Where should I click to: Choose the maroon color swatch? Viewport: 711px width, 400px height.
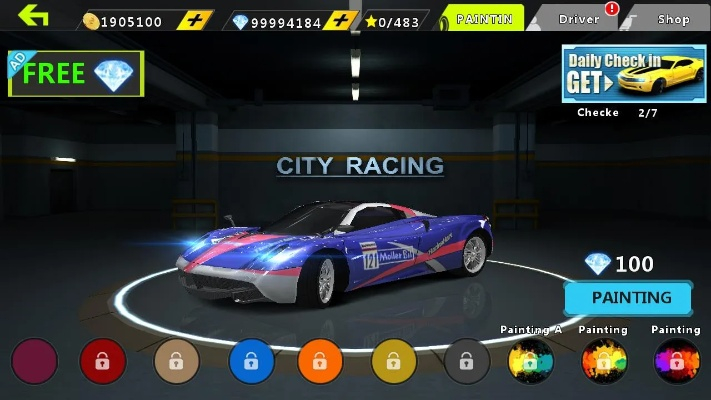[35, 361]
